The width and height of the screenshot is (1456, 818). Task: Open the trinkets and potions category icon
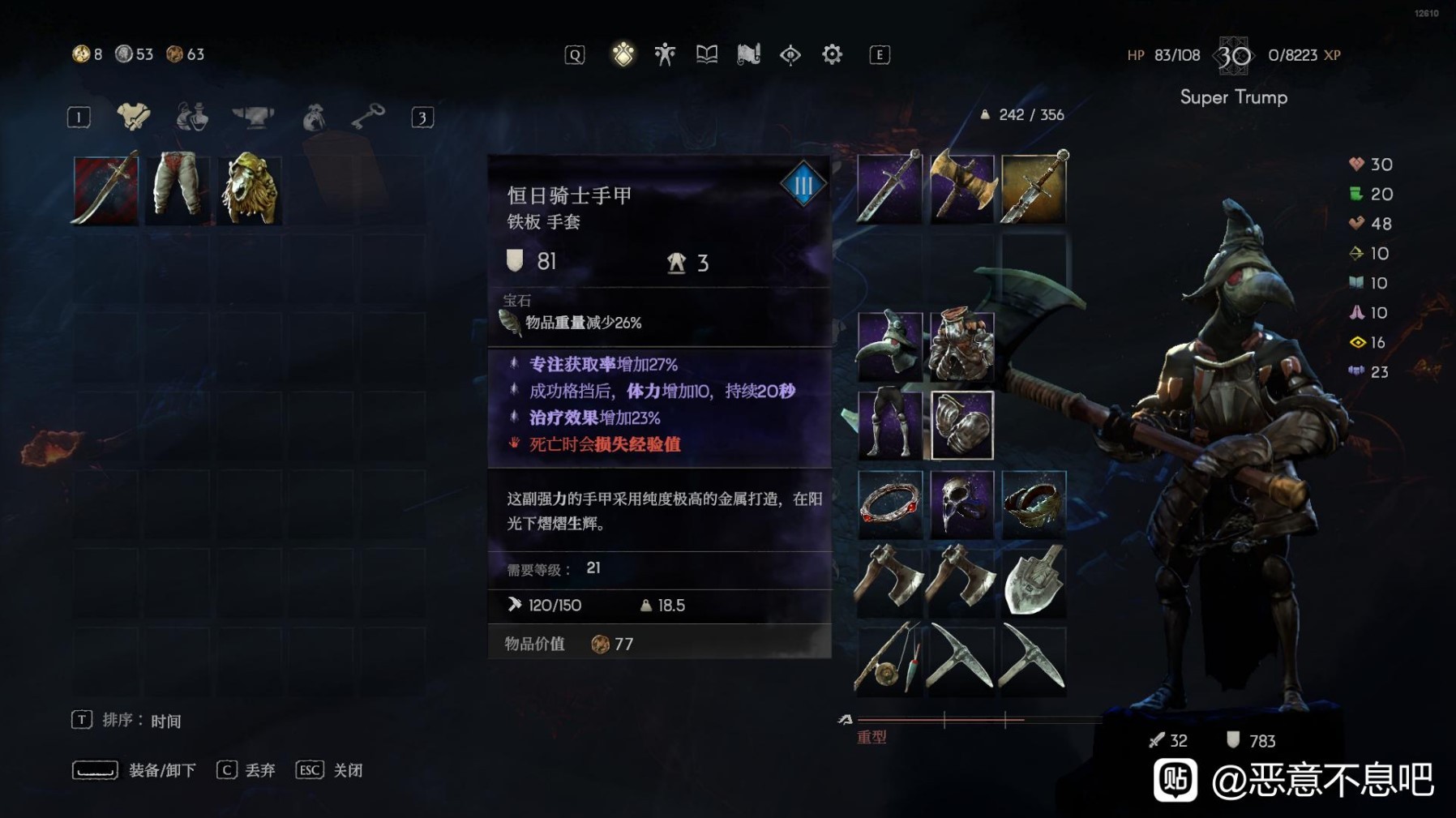coord(192,117)
